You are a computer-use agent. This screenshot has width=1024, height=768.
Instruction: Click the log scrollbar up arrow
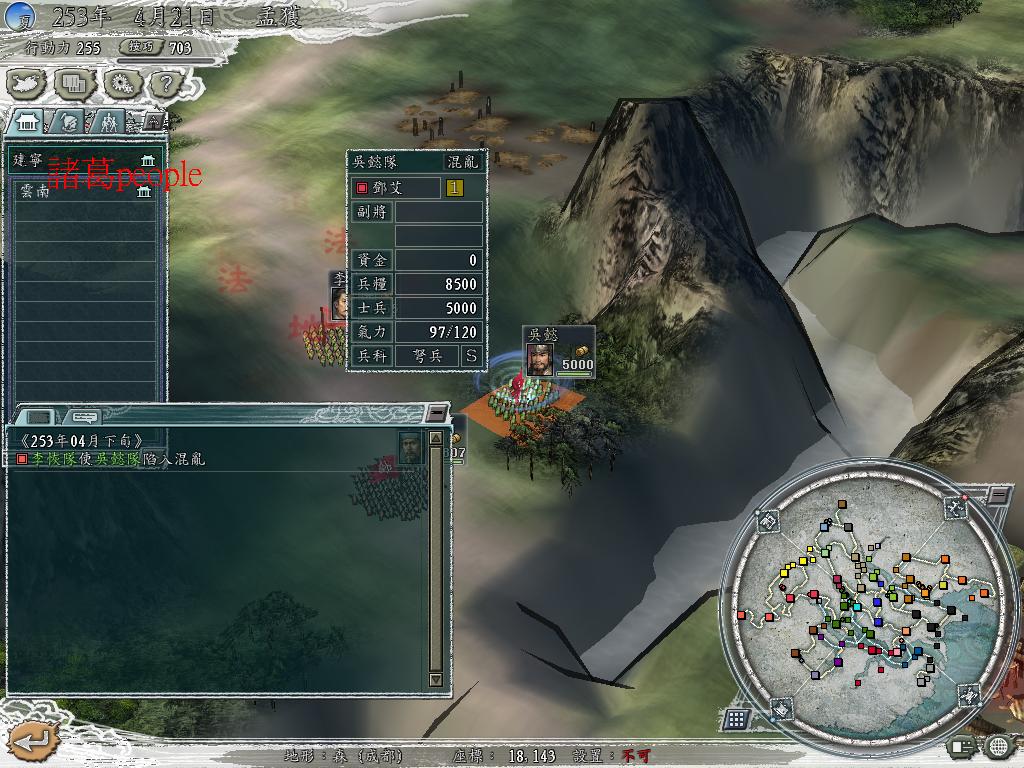point(436,438)
